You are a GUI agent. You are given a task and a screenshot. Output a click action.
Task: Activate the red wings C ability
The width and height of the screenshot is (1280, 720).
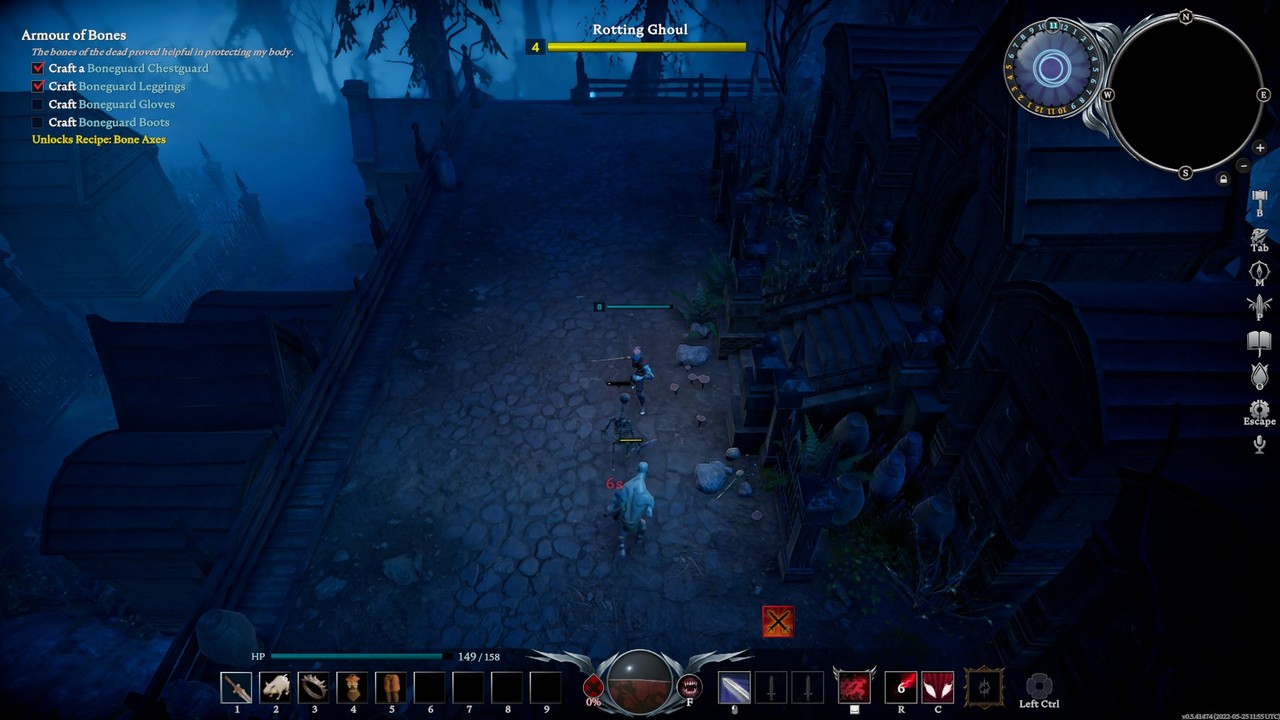point(938,687)
